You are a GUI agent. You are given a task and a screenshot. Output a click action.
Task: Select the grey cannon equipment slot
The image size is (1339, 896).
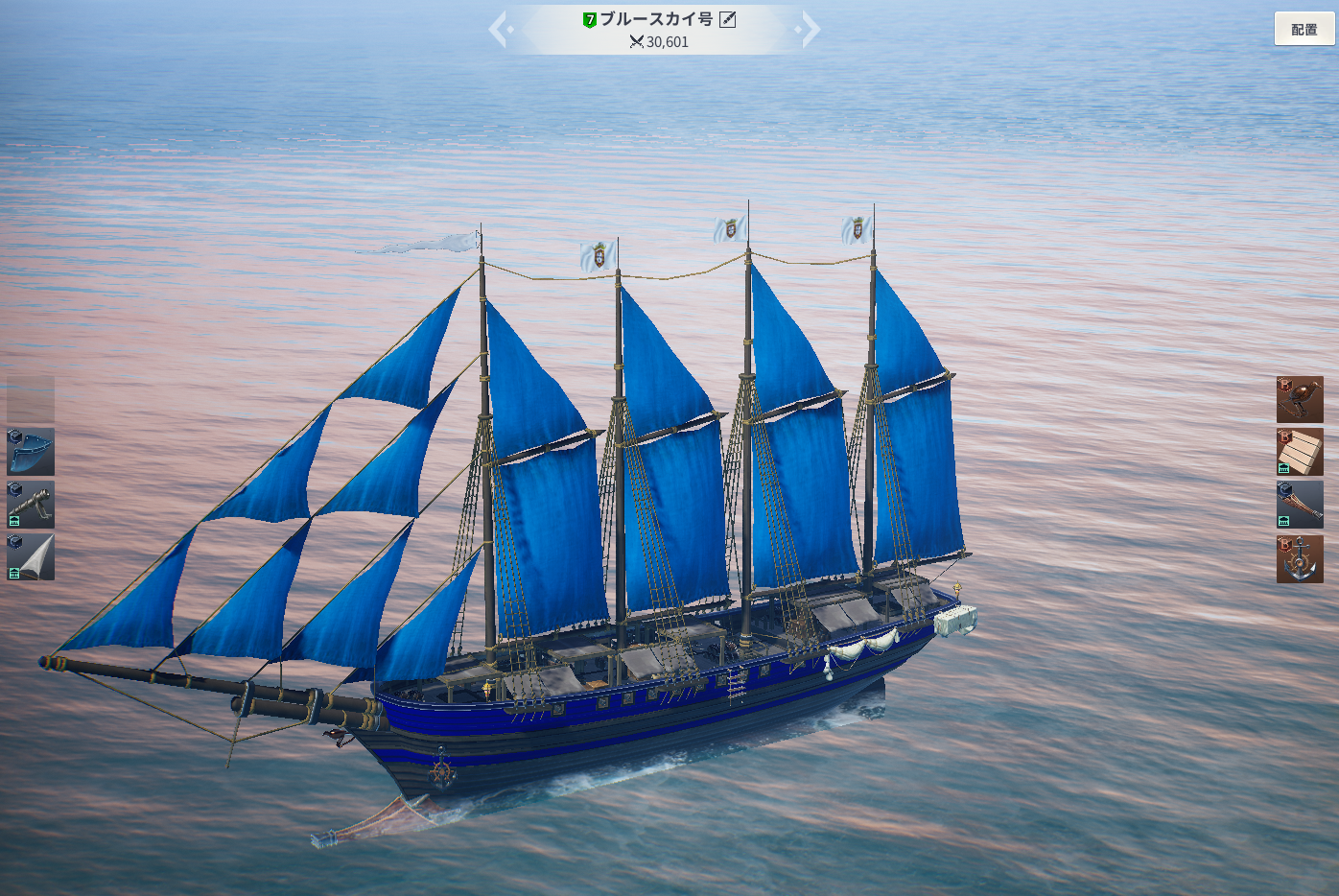[31, 505]
